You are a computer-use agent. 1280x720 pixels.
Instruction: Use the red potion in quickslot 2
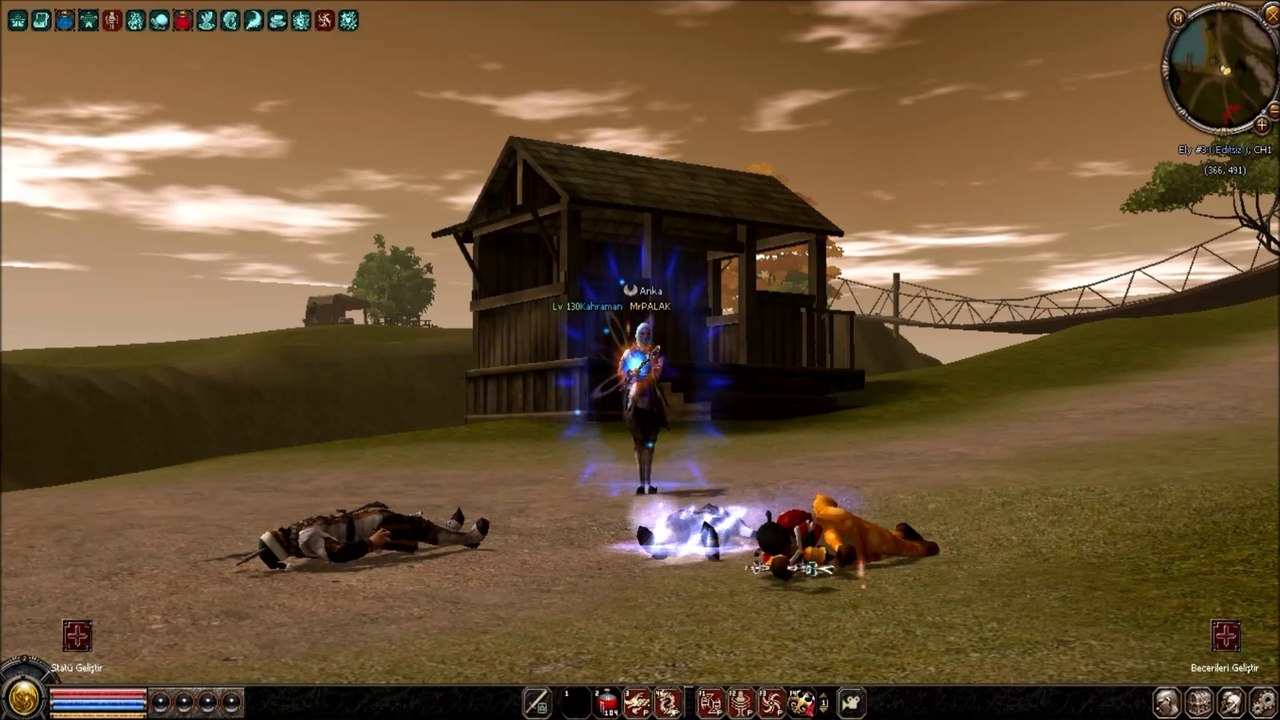click(608, 703)
